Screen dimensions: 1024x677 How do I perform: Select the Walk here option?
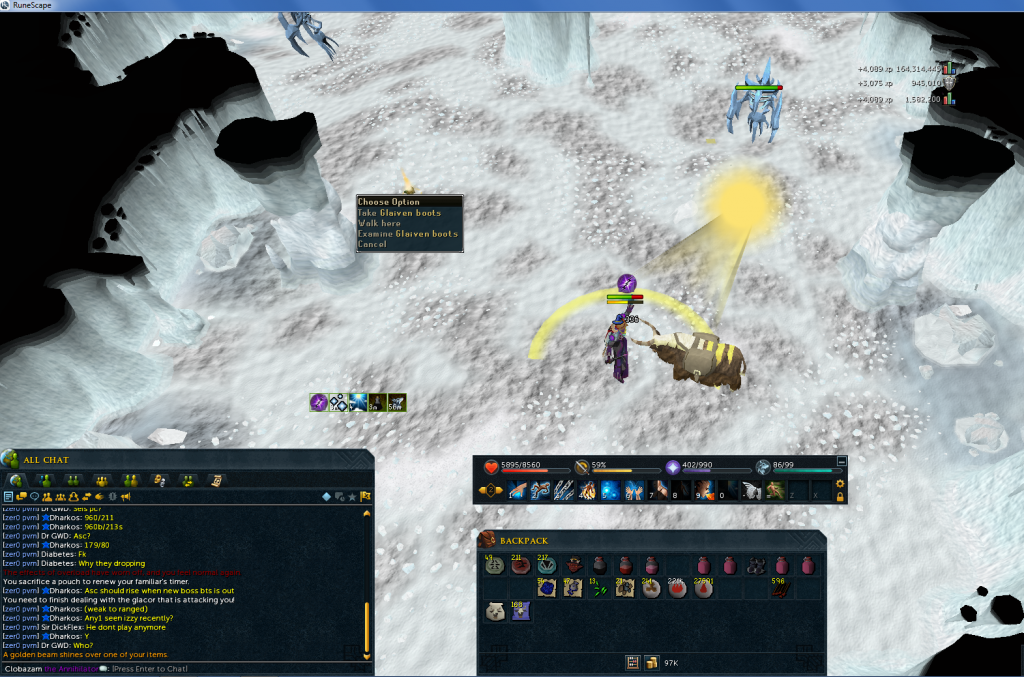[x=379, y=223]
